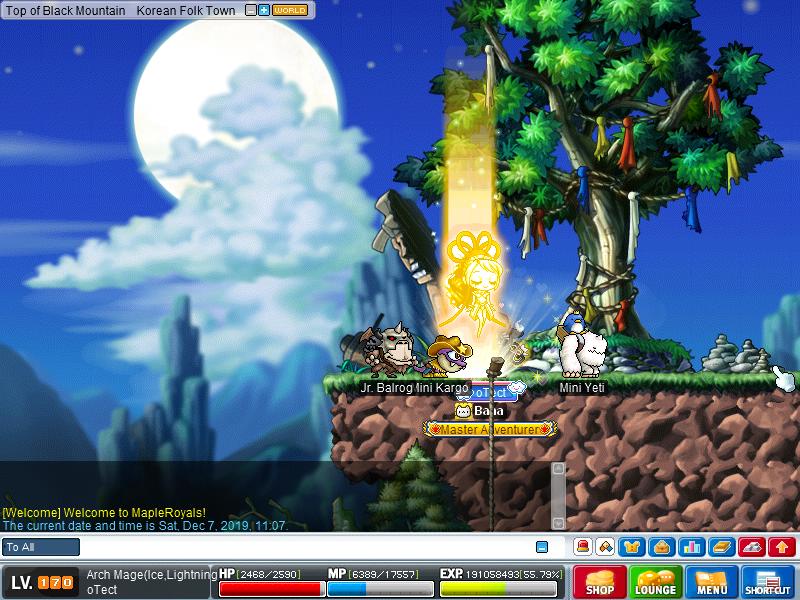800x600 pixels.
Task: Open the equipment shirt icon
Action: click(x=632, y=547)
